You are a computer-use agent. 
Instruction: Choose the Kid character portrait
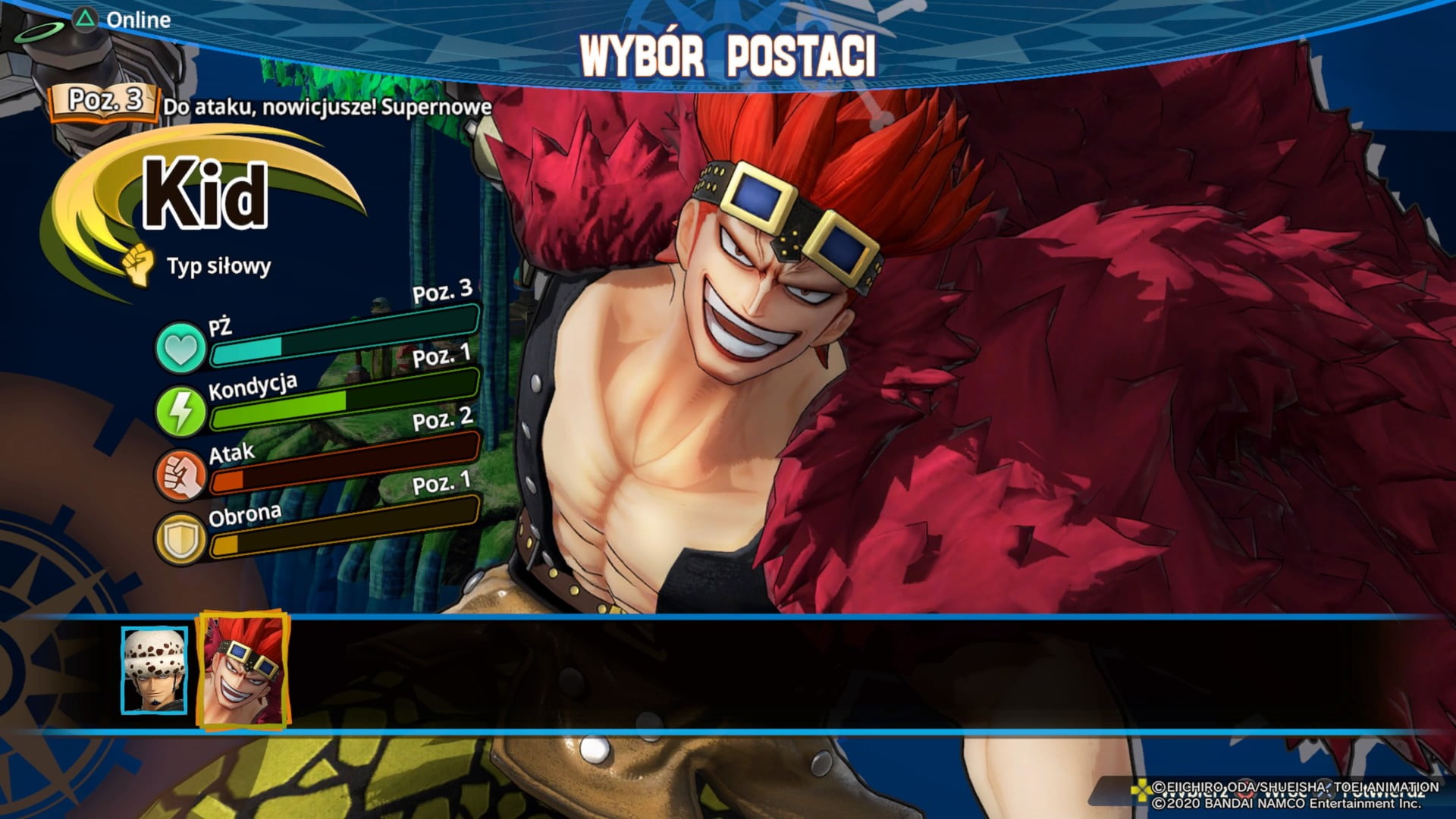(x=243, y=670)
